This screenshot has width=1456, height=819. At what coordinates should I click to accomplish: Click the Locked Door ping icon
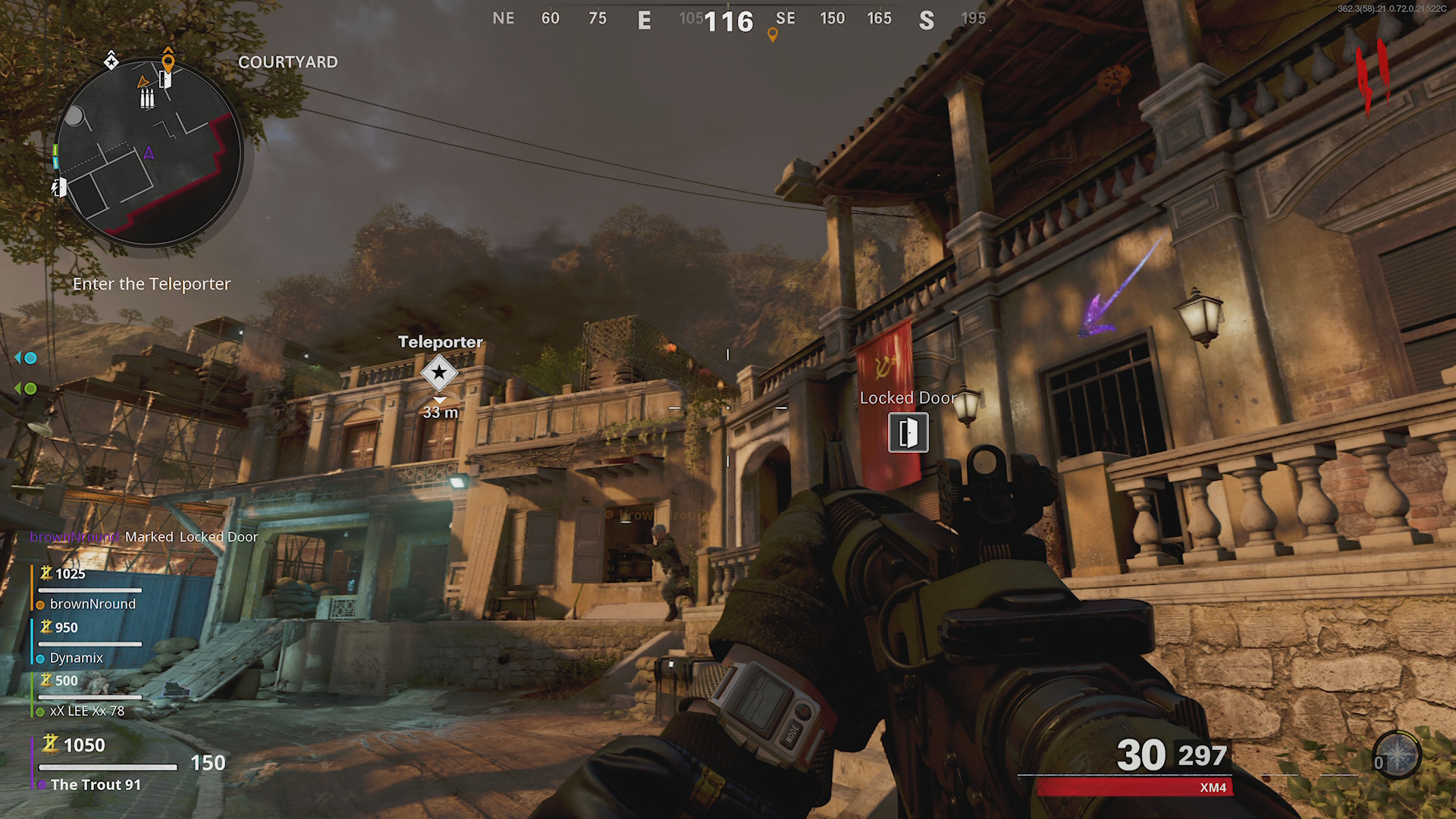(908, 432)
